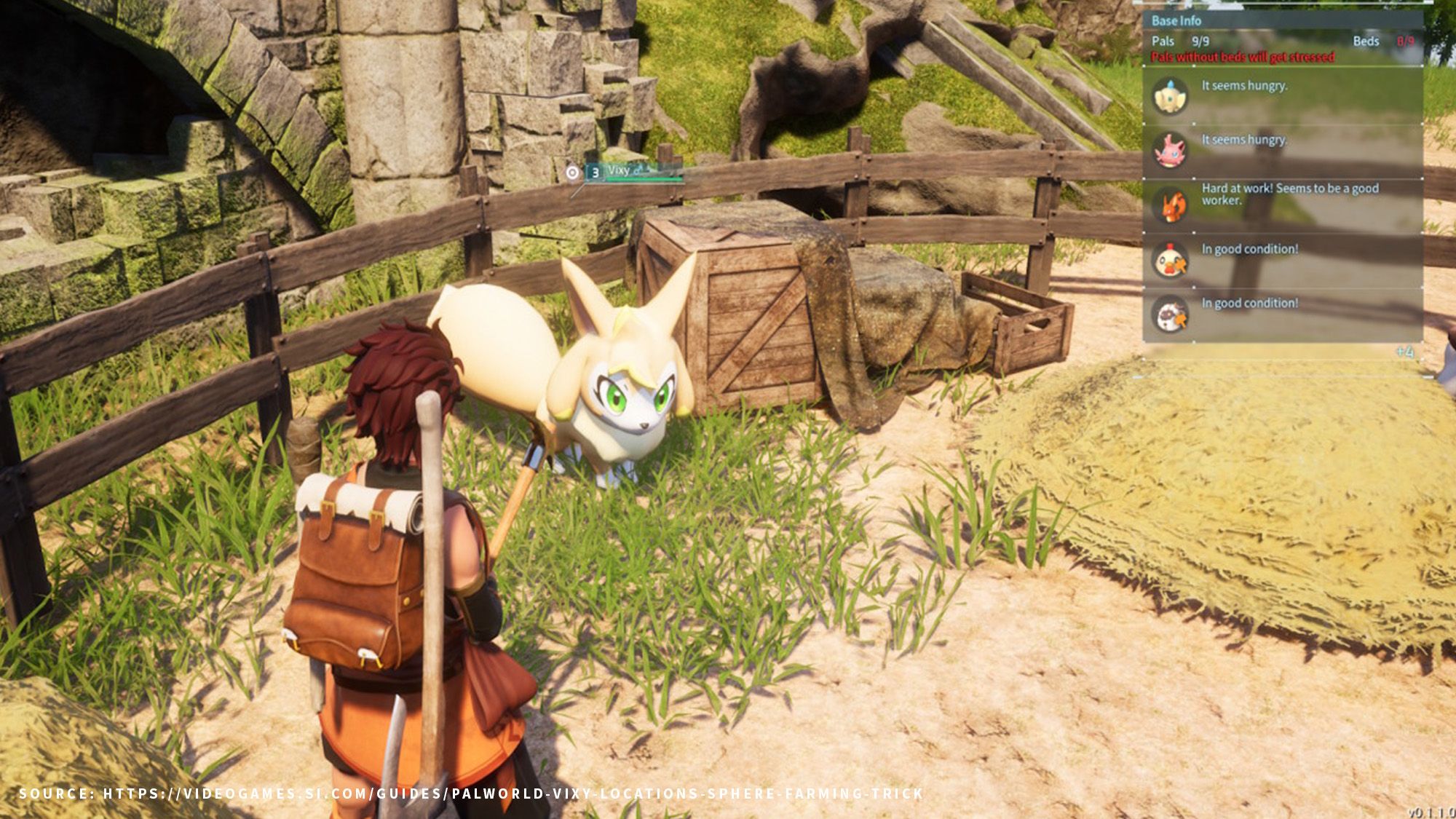Click the Base Info panel header
Screen dimensions: 1456x819
point(1176,21)
